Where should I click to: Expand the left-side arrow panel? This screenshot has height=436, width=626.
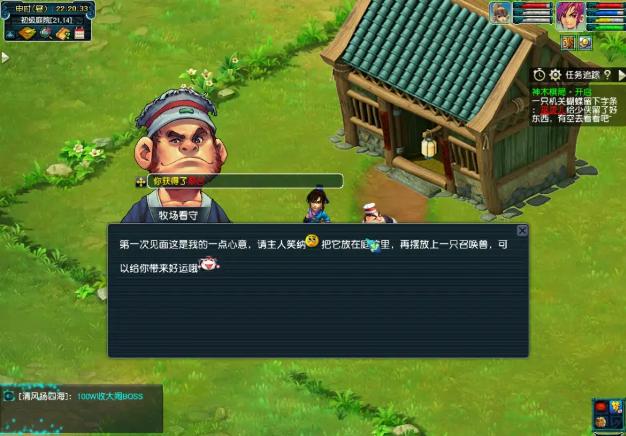[x=5, y=58]
